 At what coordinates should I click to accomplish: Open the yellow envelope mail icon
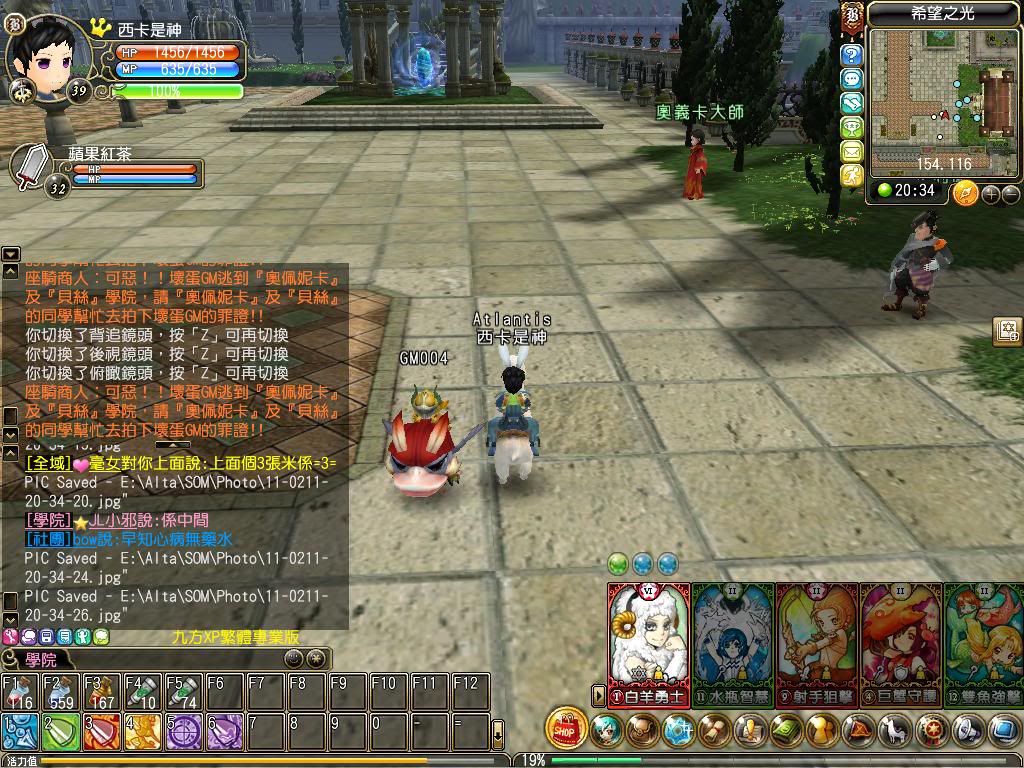tap(851, 151)
